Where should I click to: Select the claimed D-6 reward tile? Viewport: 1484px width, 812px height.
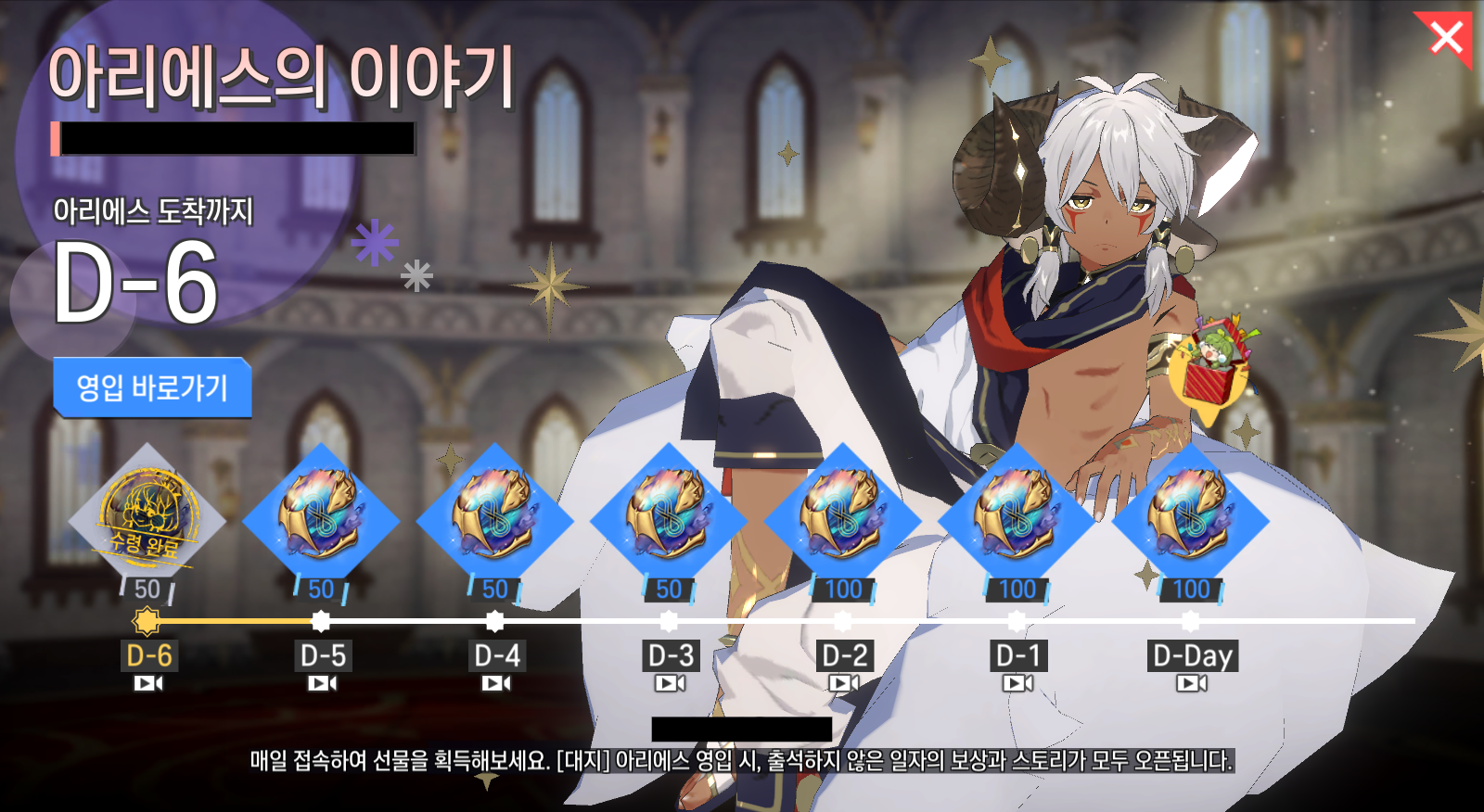point(147,519)
